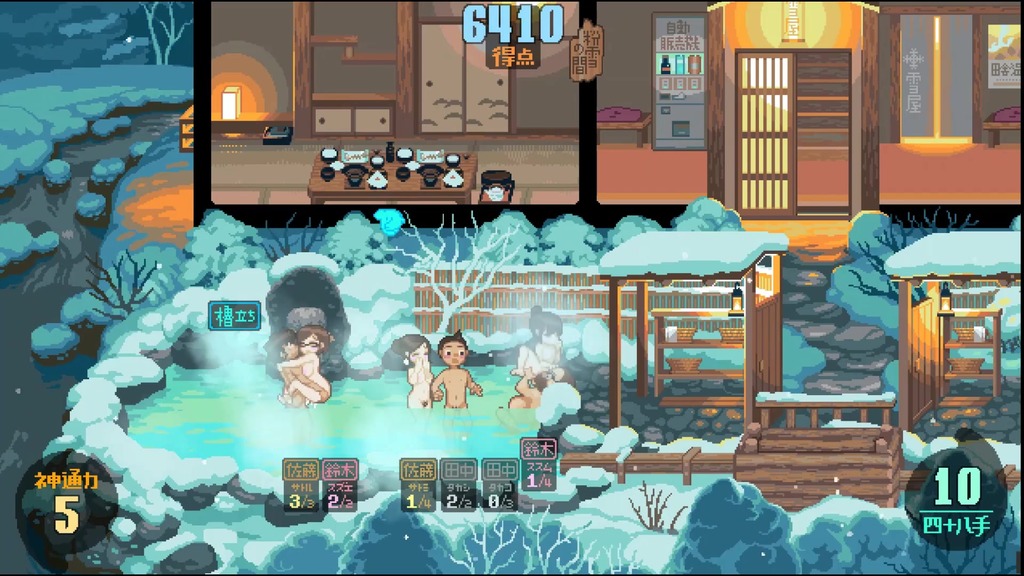Open the 四十八手 counter badge
Image resolution: width=1024 pixels, height=576 pixels.
[957, 498]
